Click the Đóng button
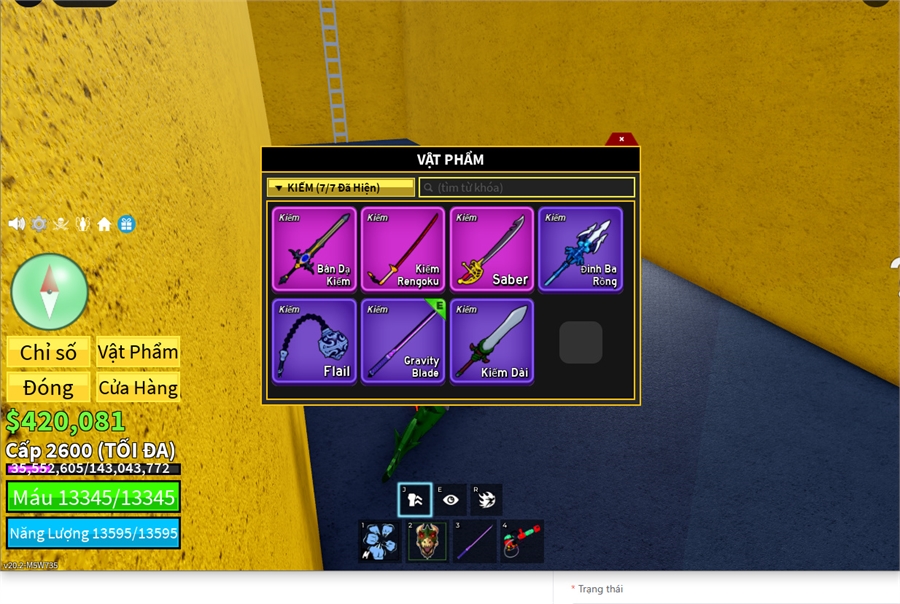 click(48, 387)
